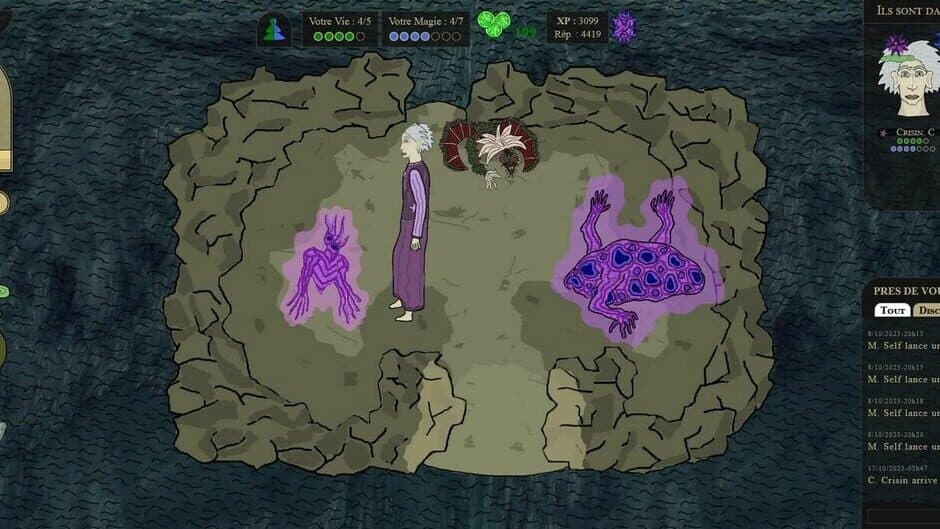The height and width of the screenshot is (529, 940).
Task: Open the Disc log tab
Action: pos(928,310)
